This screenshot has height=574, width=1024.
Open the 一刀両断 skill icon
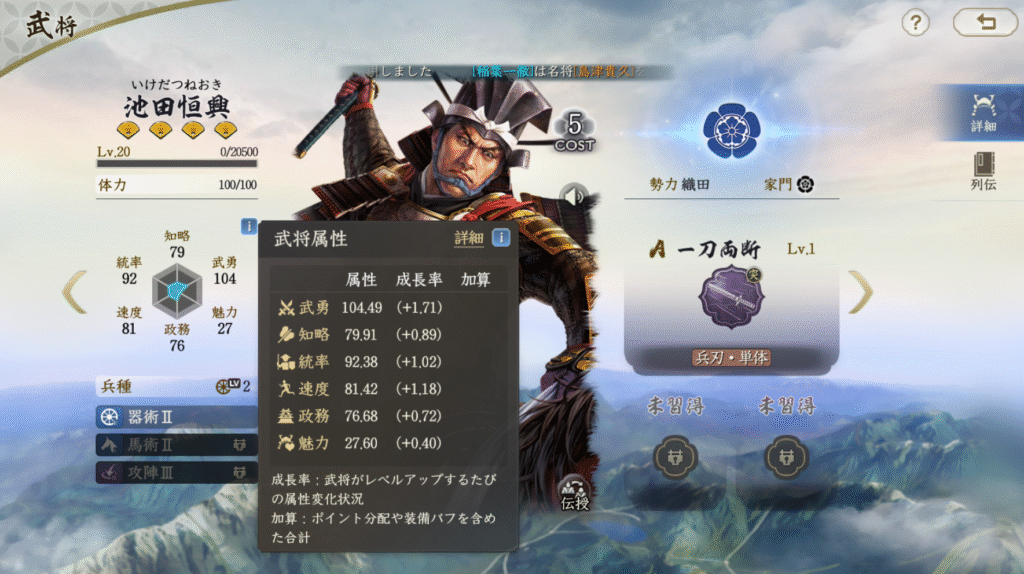point(731,298)
